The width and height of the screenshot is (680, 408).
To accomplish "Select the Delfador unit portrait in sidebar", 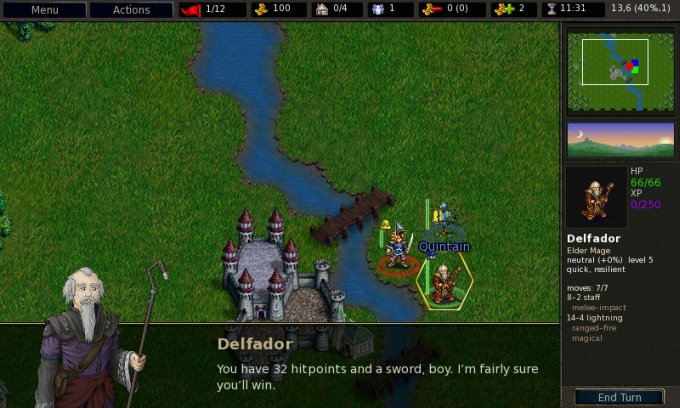I will [598, 197].
